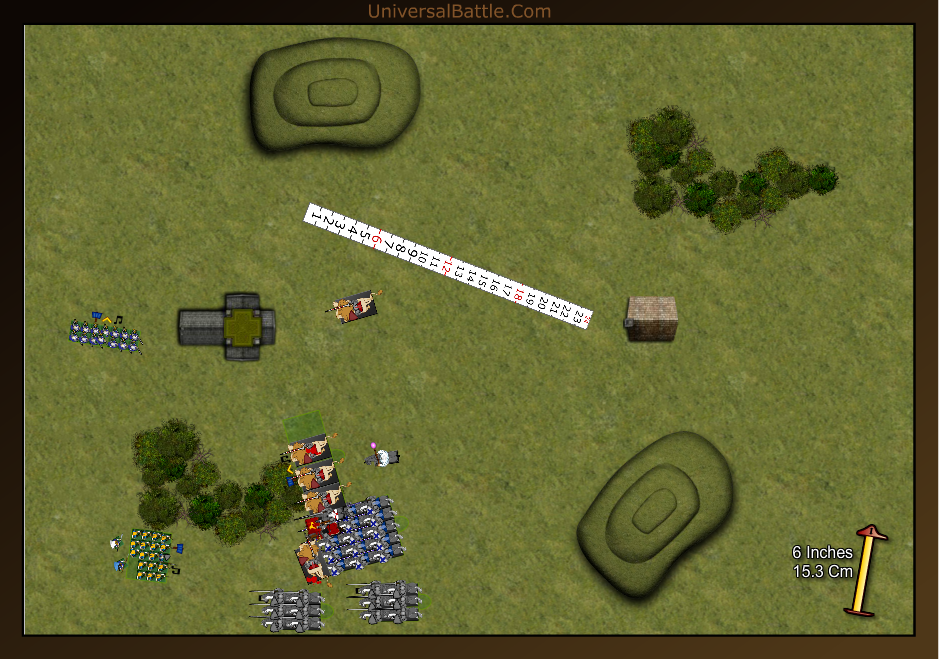
Task: Select the white numbered measuring ruler
Action: click(449, 265)
